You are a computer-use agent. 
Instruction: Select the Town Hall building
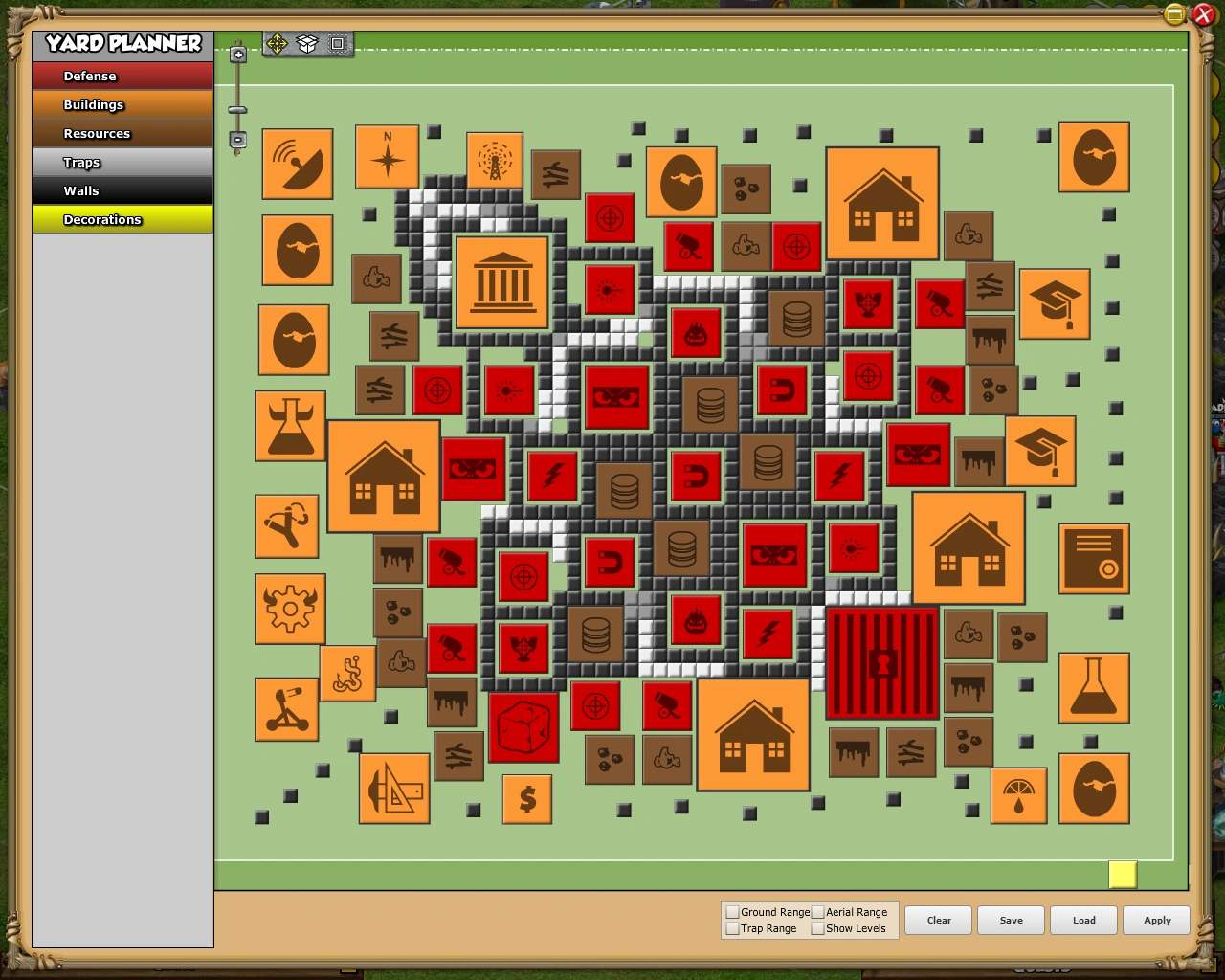tap(502, 282)
